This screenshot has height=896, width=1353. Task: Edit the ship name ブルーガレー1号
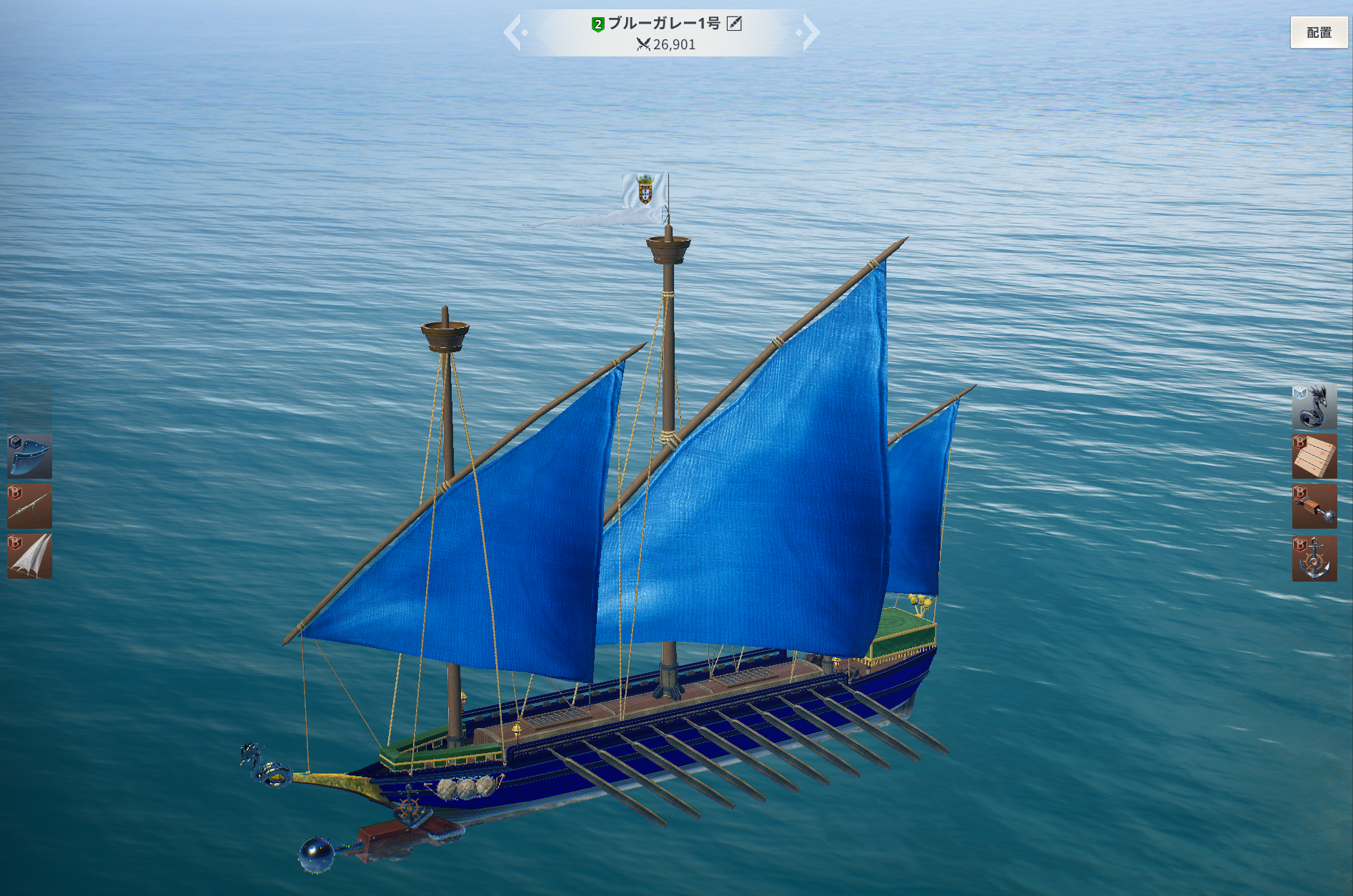click(734, 24)
